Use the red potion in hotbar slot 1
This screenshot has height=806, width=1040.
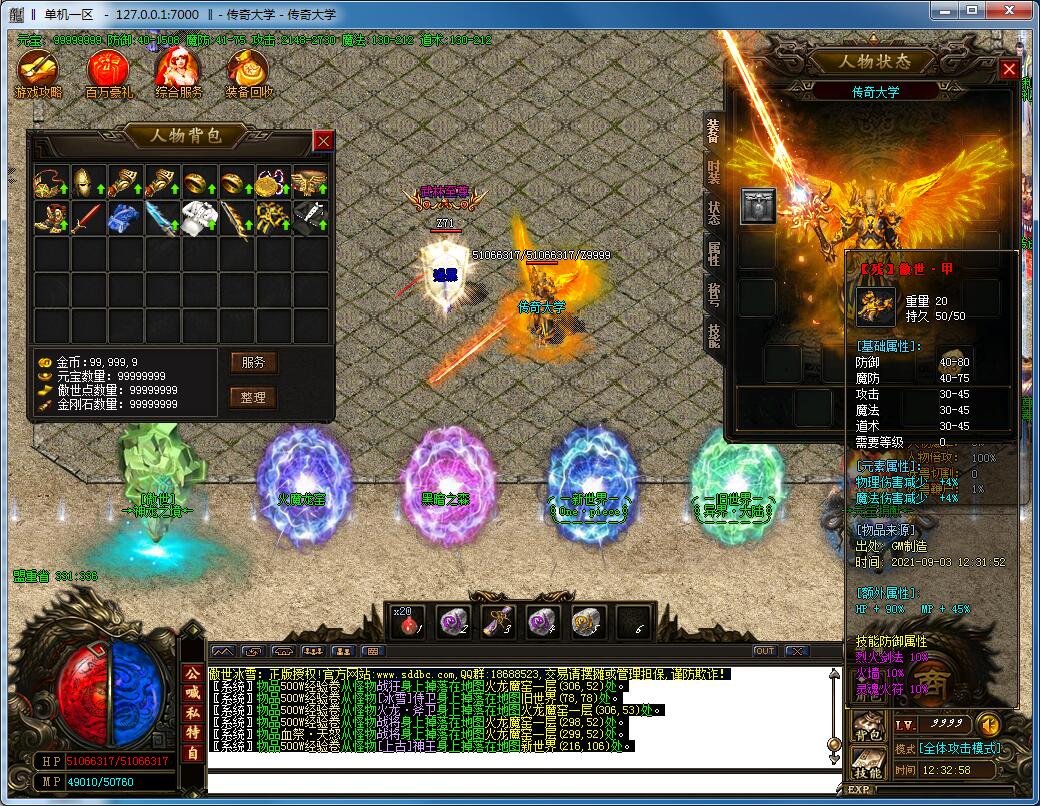(408, 621)
